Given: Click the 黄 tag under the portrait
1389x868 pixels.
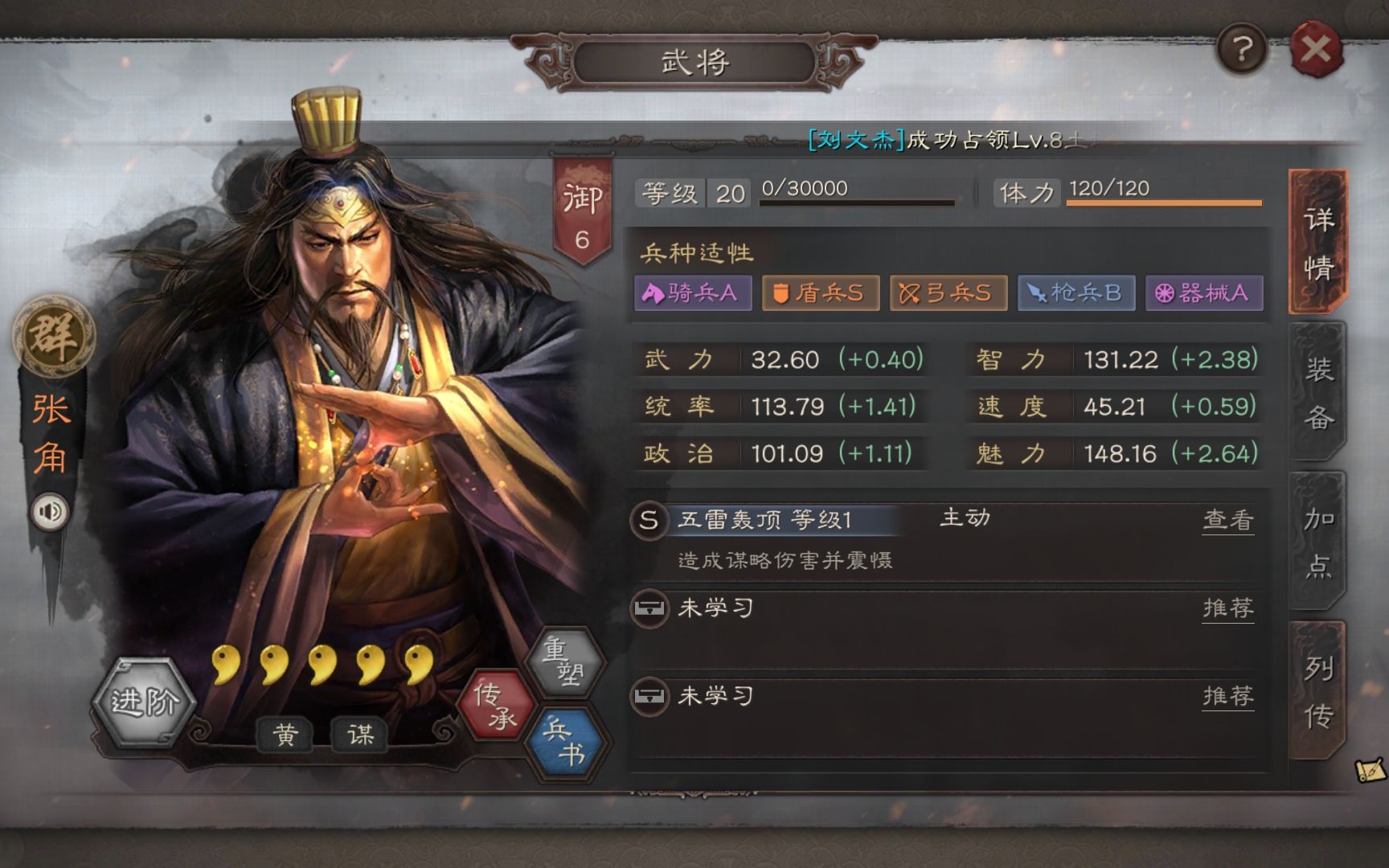Looking at the screenshot, I should (285, 735).
